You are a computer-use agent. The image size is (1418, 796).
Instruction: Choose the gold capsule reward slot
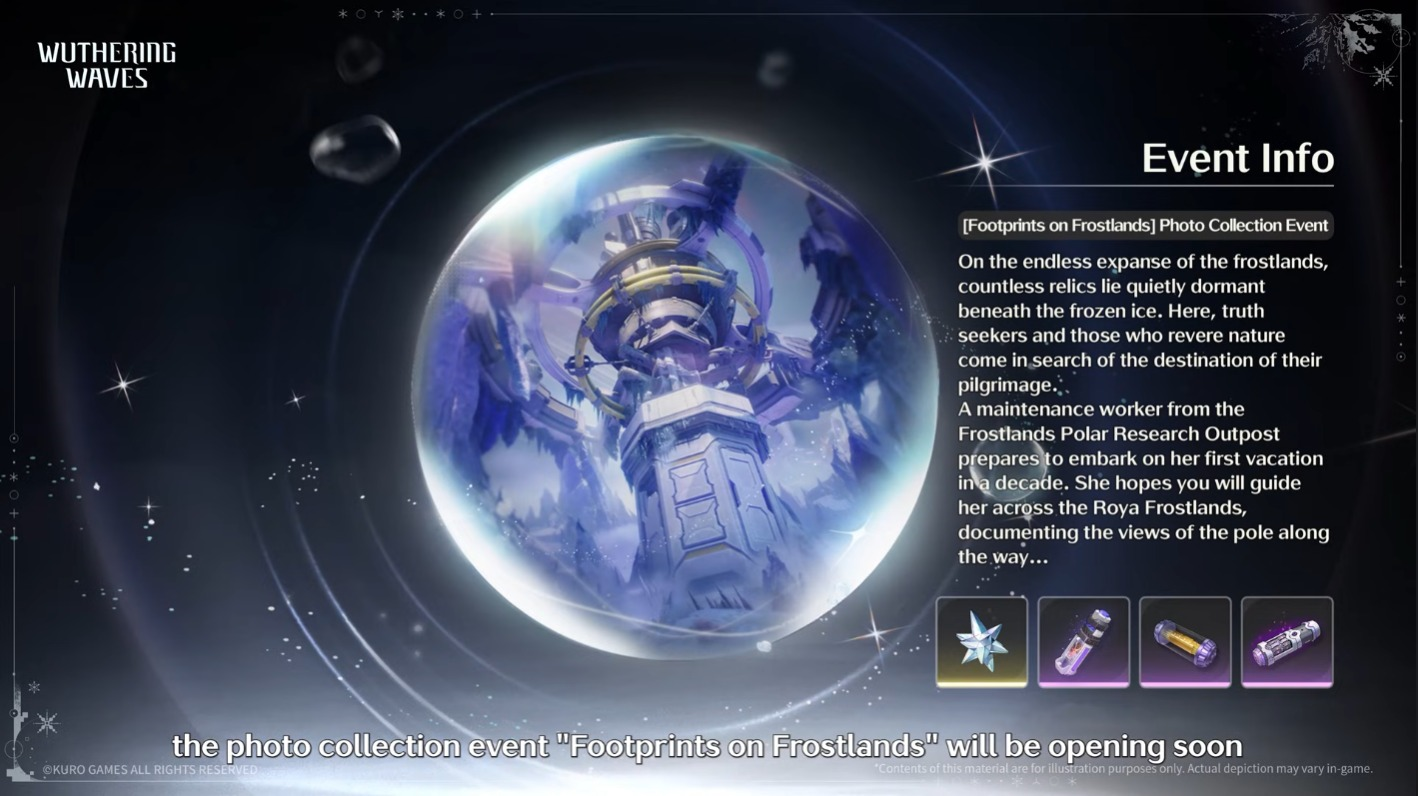pyautogui.click(x=1185, y=641)
